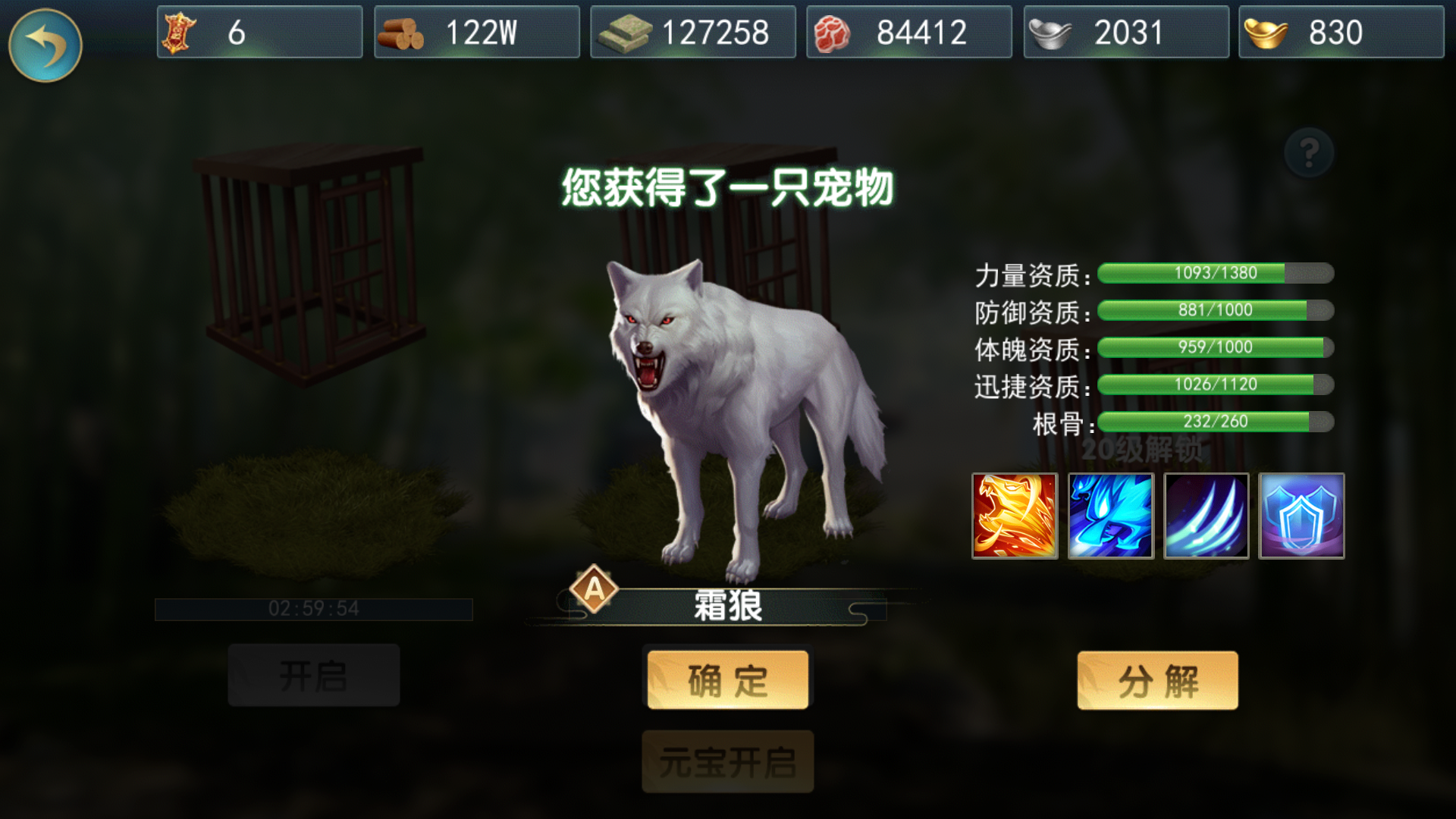Viewport: 1456px width, 819px height.
Task: Click the cage timer showing 02:59:54
Action: click(313, 607)
